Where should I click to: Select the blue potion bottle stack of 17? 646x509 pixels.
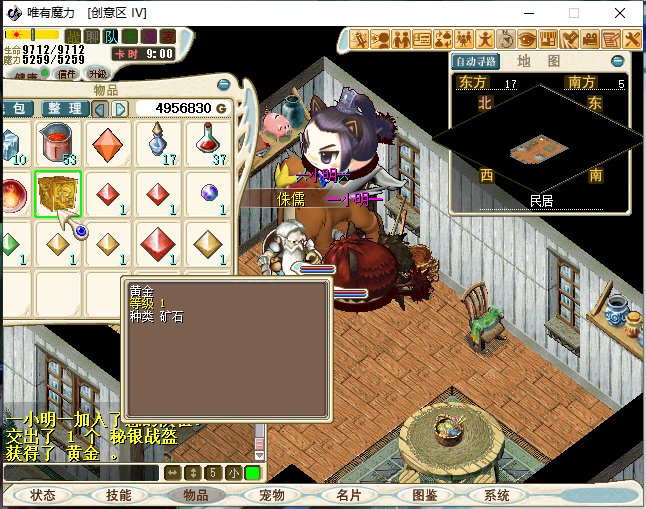[158, 144]
